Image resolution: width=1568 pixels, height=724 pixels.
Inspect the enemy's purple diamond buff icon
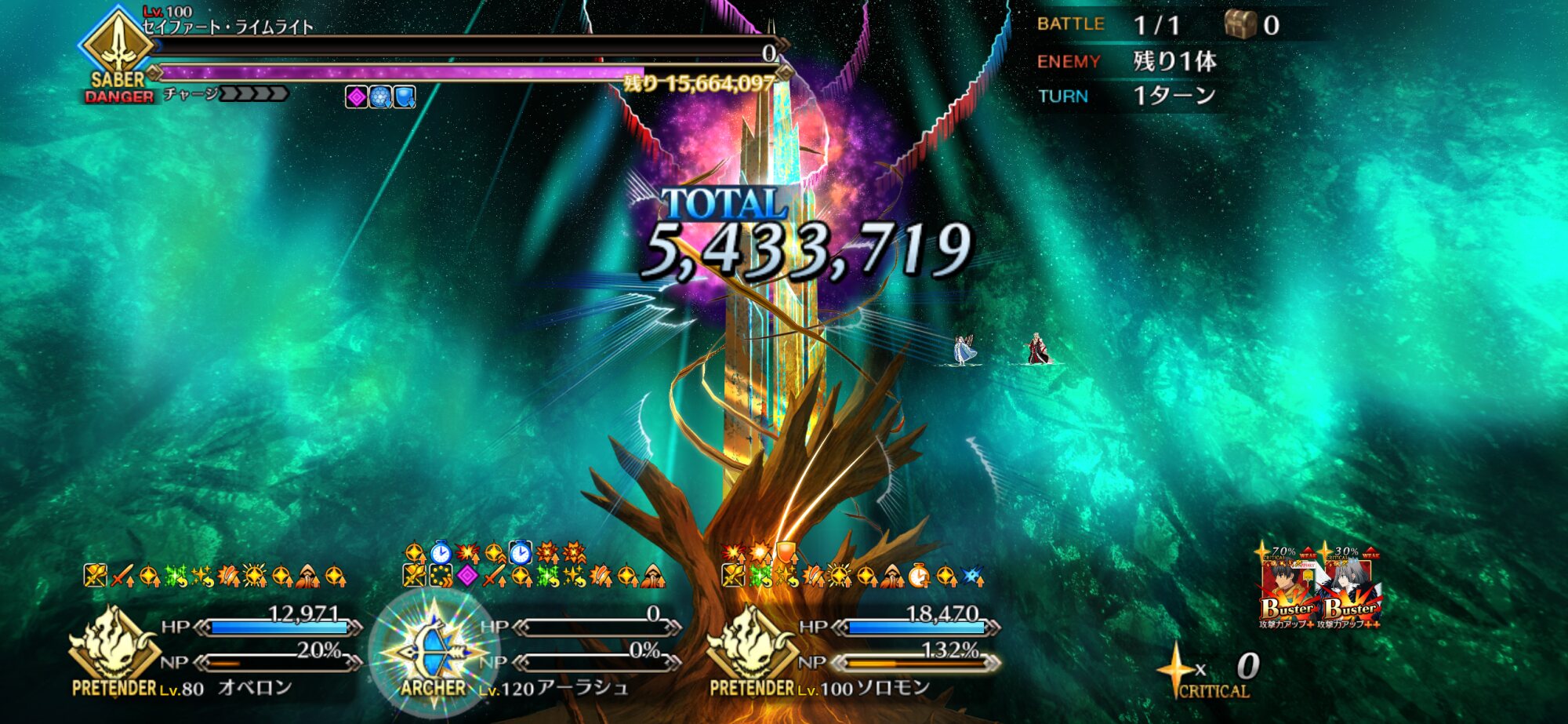[357, 97]
